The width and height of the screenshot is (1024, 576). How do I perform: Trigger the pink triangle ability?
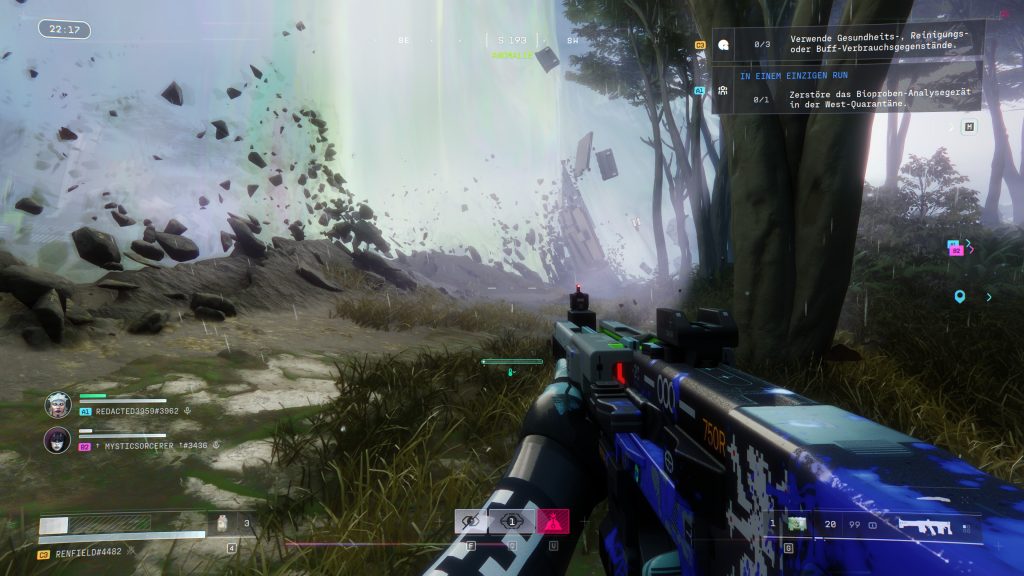(552, 520)
